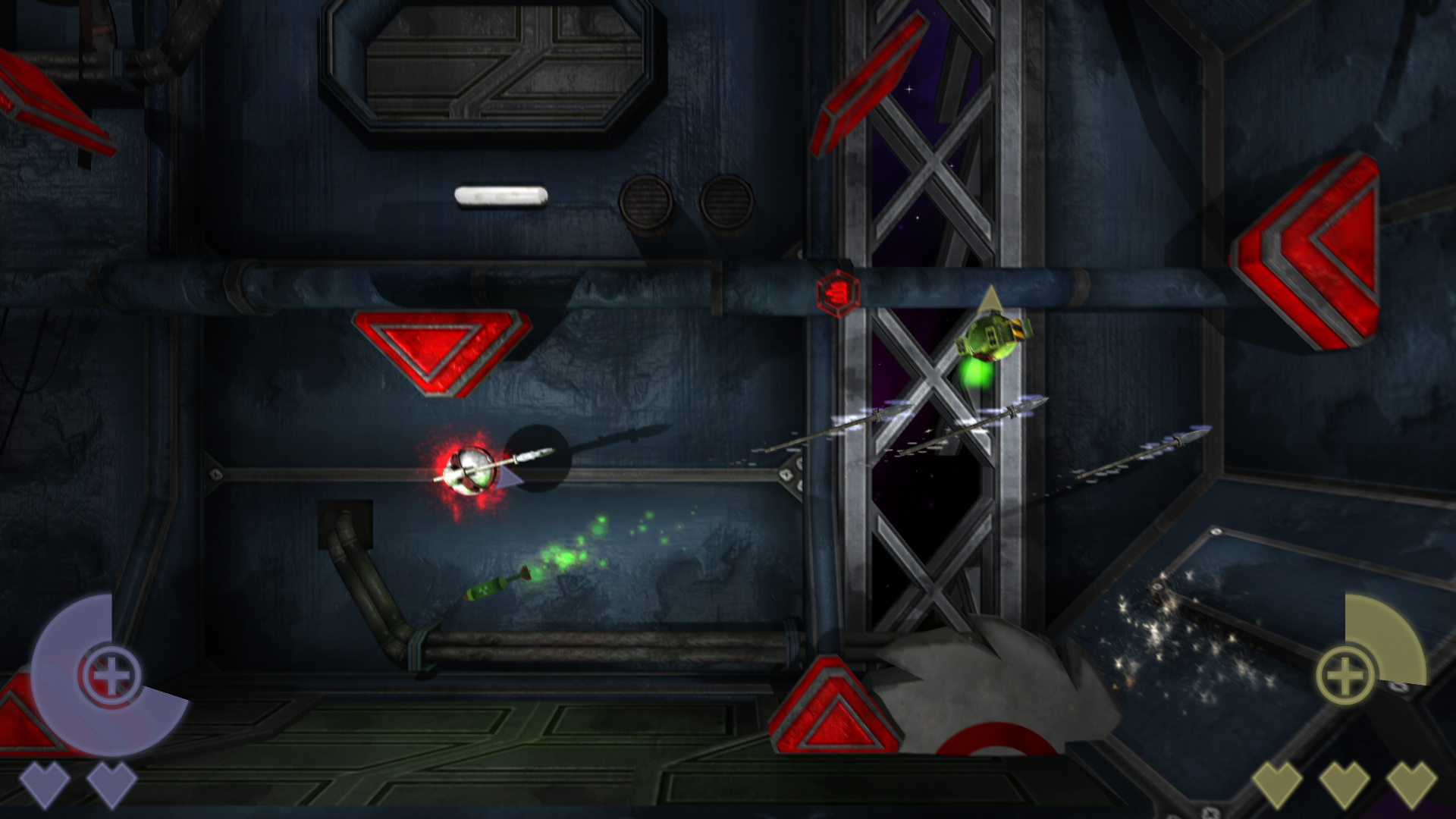The image size is (1456, 819).
Task: Click the purple player's plus-circle icon
Action: 111,673
